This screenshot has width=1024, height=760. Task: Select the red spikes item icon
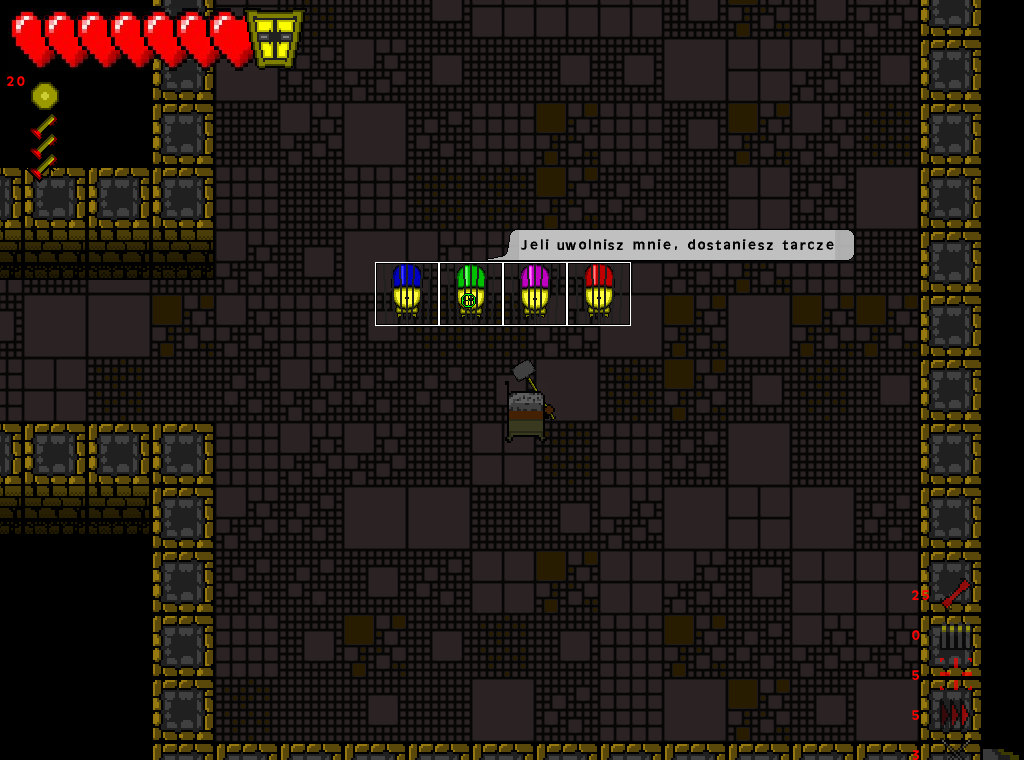click(x=955, y=714)
